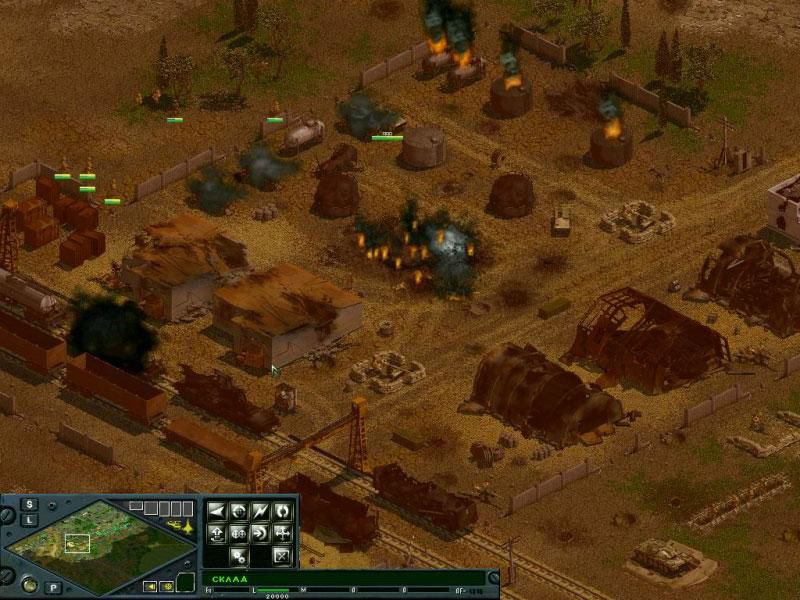The image size is (800, 600).
Task: Click the round yellow button under the minimap
Action: pyautogui.click(x=168, y=586)
